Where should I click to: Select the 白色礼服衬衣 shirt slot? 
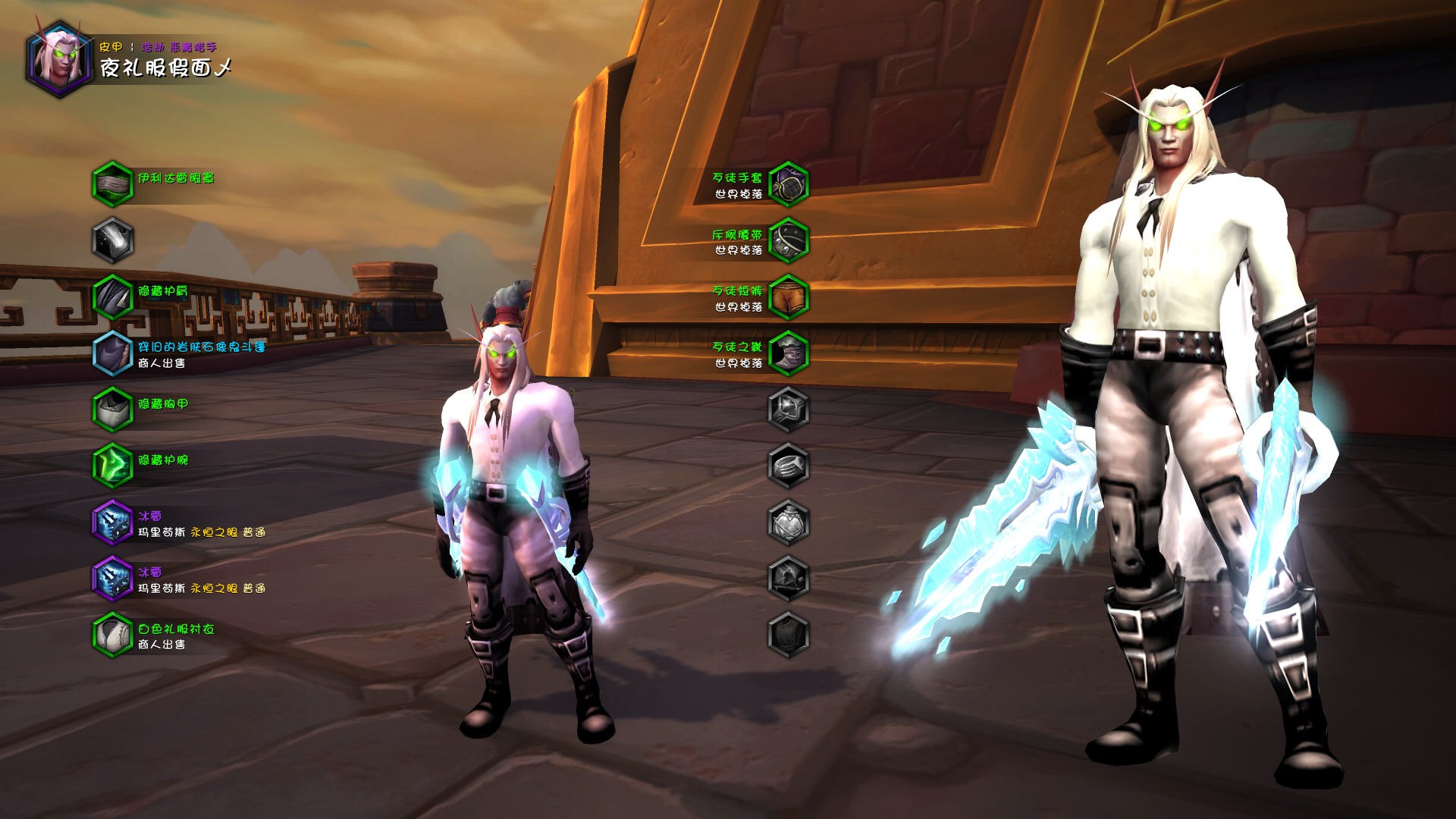(112, 634)
